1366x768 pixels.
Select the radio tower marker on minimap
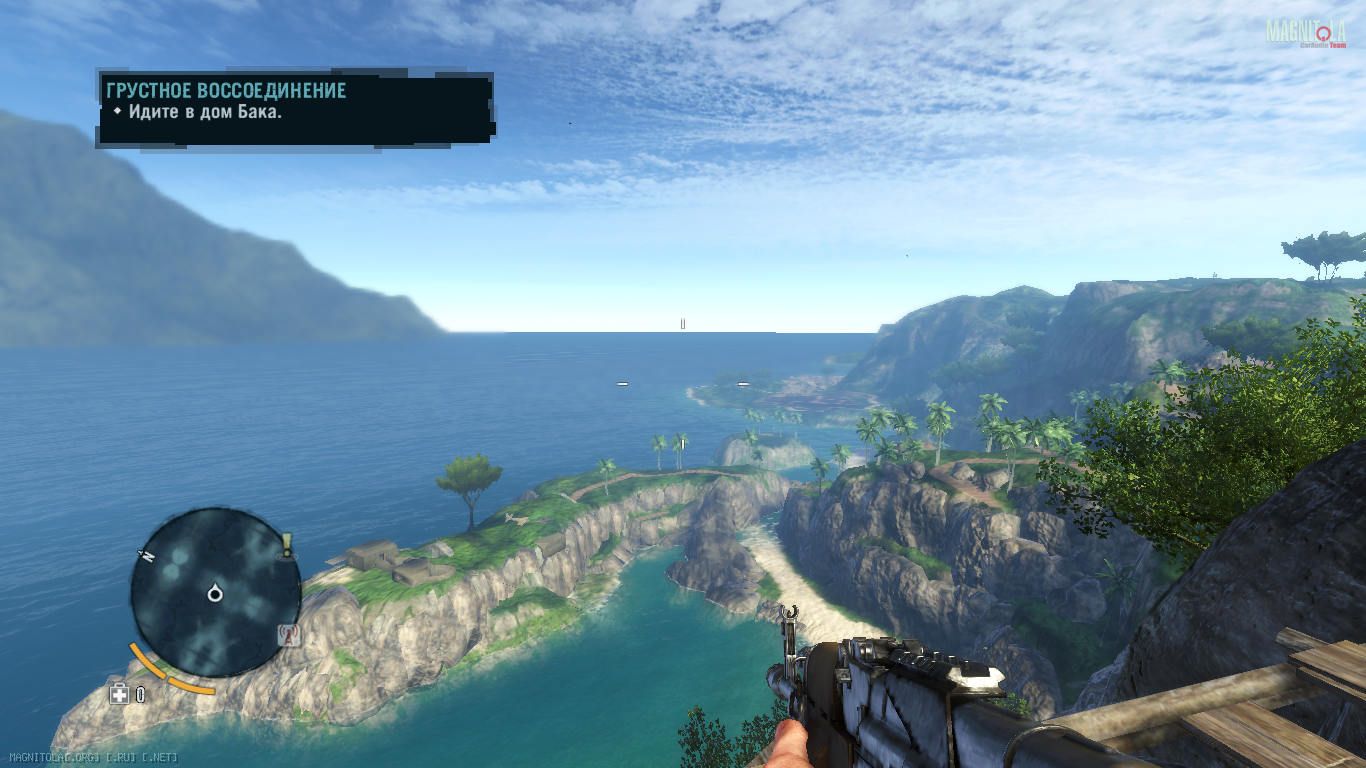tap(289, 633)
